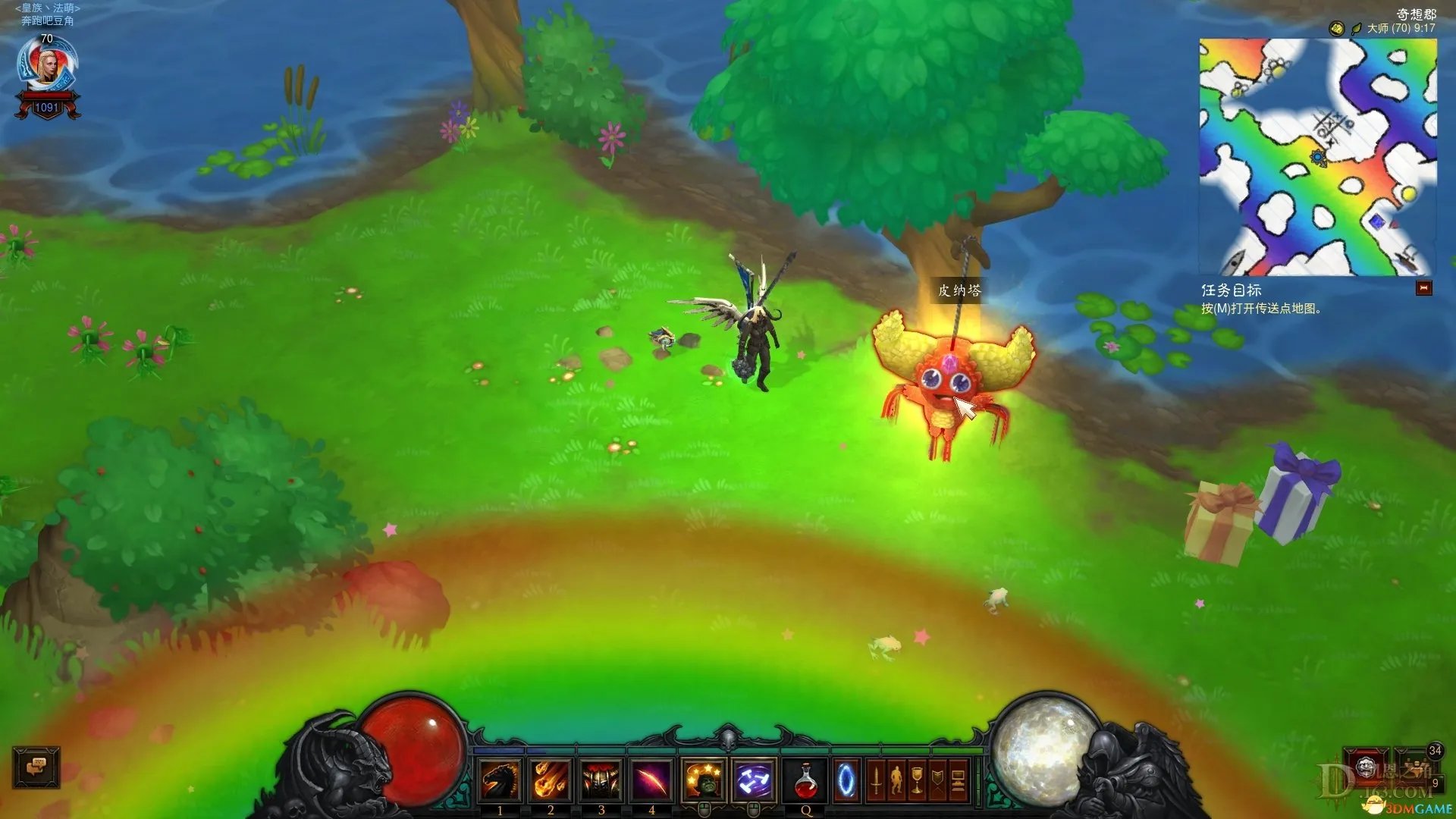Open the shield banner menu button
Viewport: 1456px width, 819px height.
coord(937,780)
